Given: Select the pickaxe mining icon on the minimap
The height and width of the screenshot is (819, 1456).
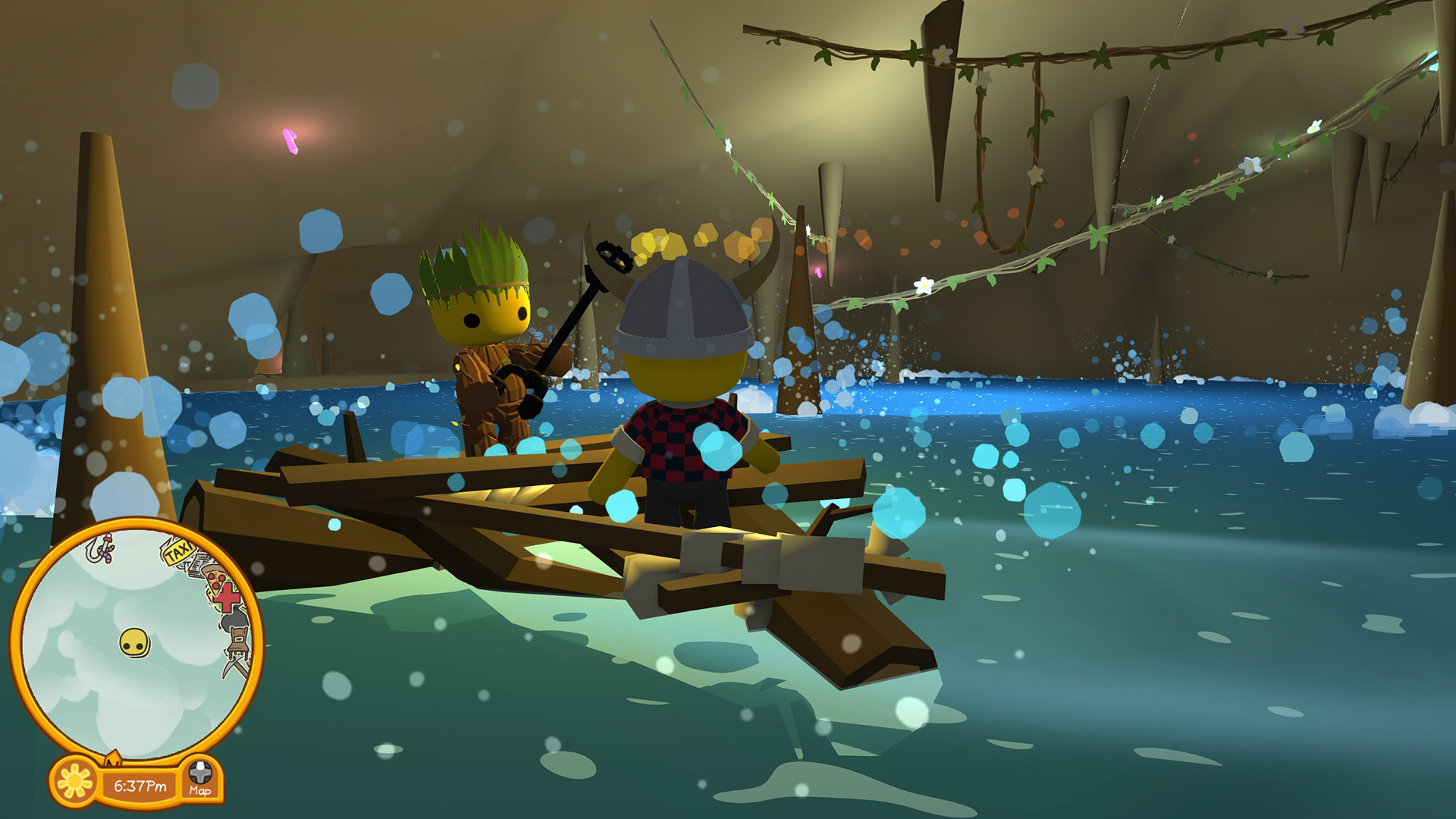Looking at the screenshot, I should click(x=235, y=667).
